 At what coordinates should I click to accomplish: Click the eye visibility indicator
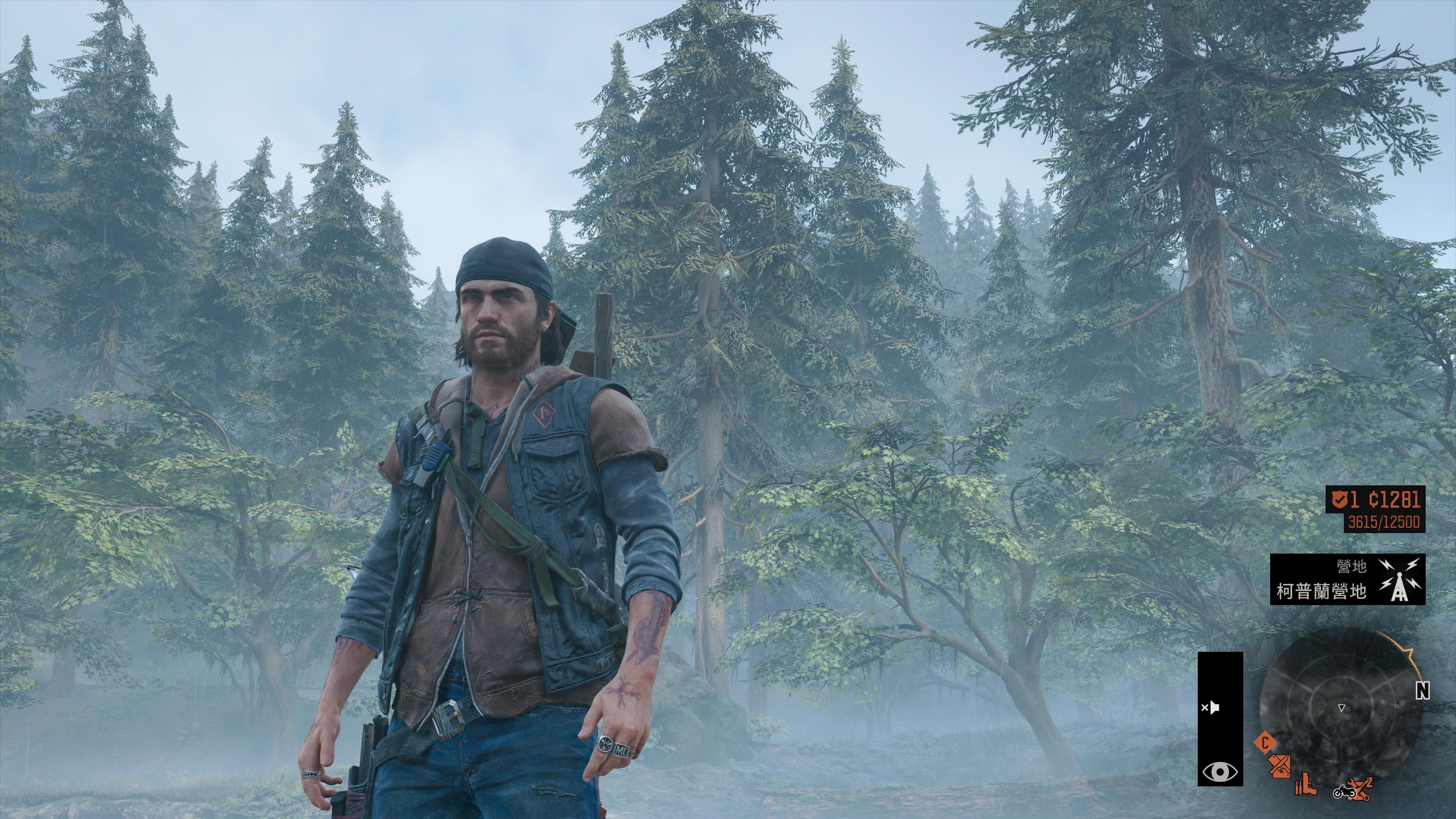(1220, 771)
